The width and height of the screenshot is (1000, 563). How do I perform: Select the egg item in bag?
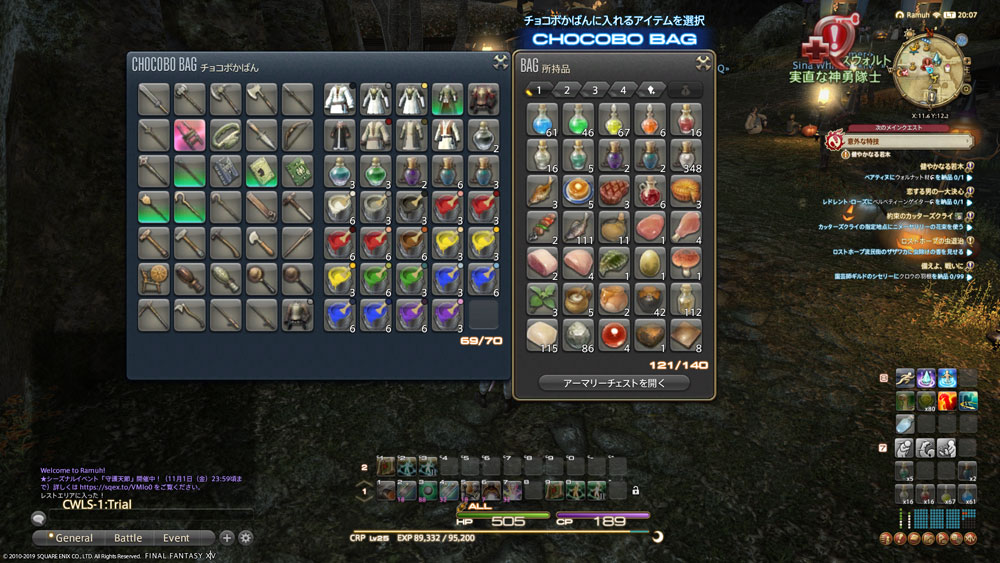(649, 262)
